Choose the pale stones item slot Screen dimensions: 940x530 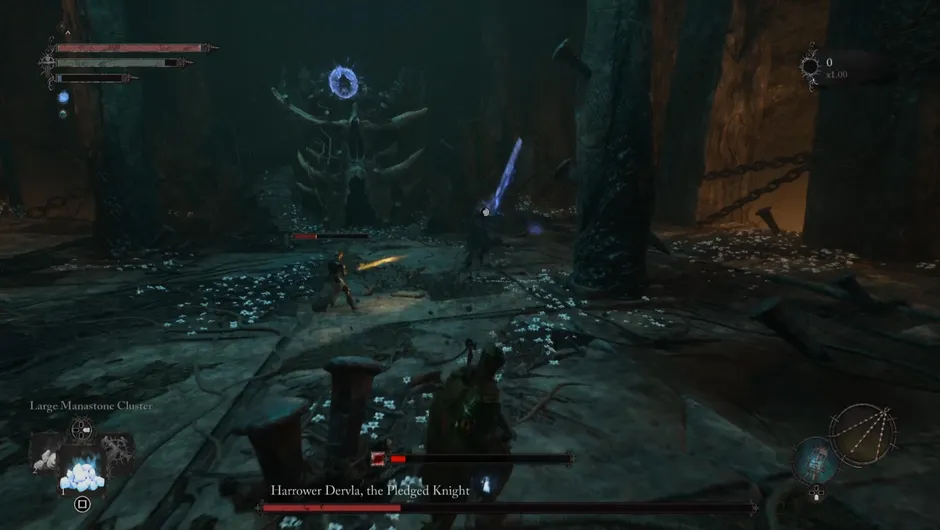(x=46, y=457)
